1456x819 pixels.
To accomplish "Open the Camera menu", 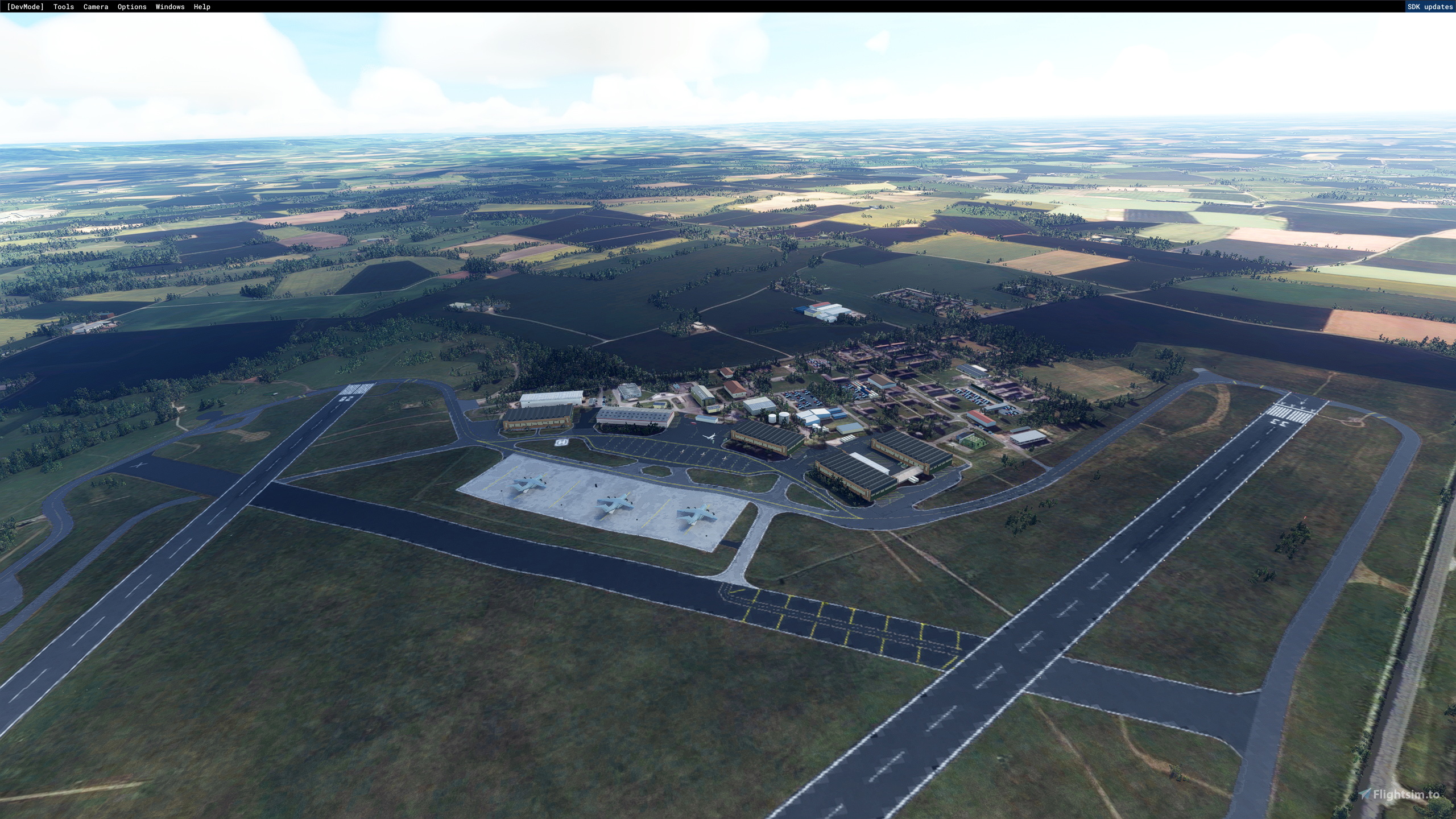I will pyautogui.click(x=95, y=7).
